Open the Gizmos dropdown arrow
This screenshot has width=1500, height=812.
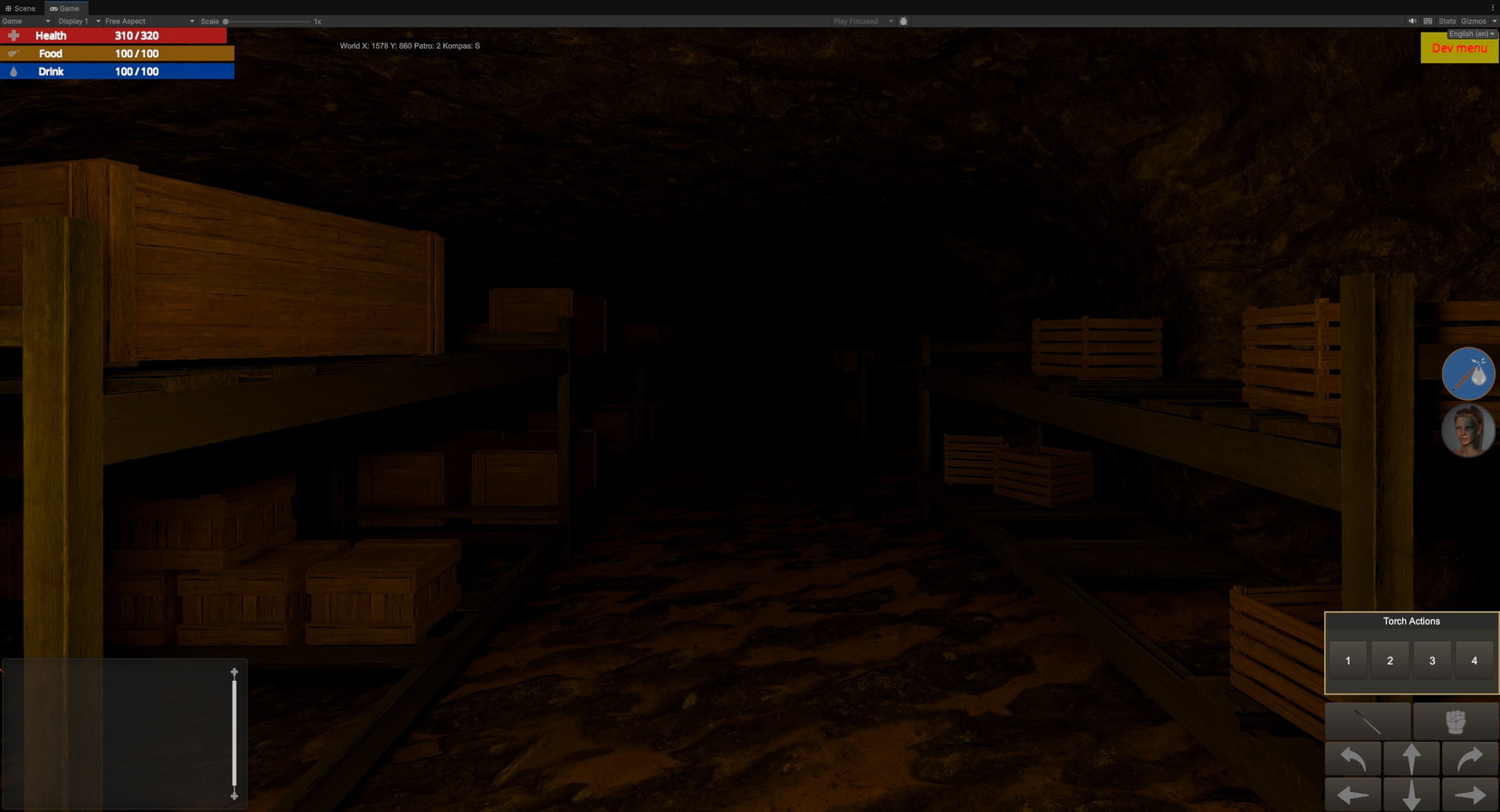coord(1495,21)
